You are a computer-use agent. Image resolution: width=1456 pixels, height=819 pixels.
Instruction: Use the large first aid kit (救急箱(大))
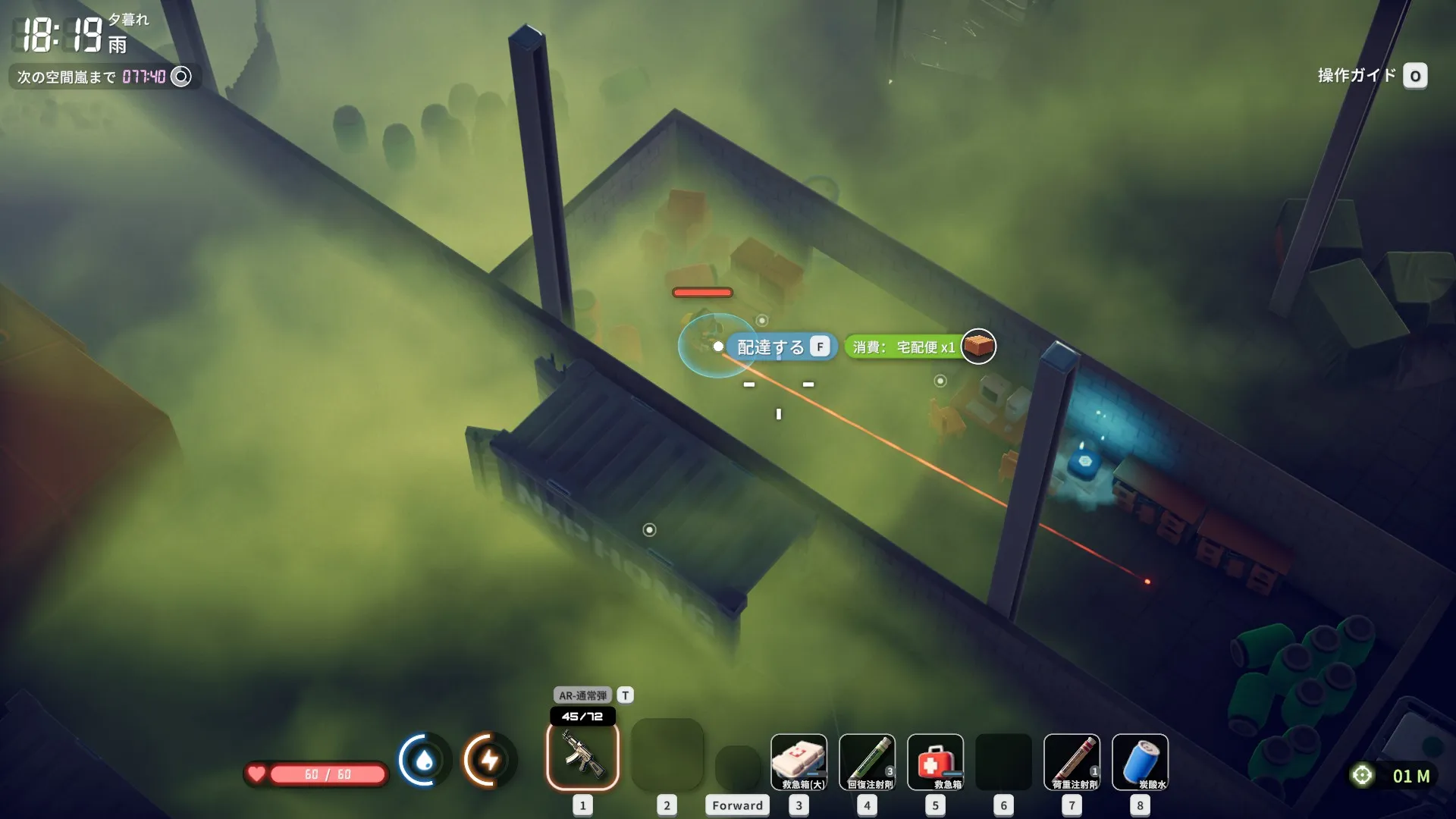click(799, 761)
